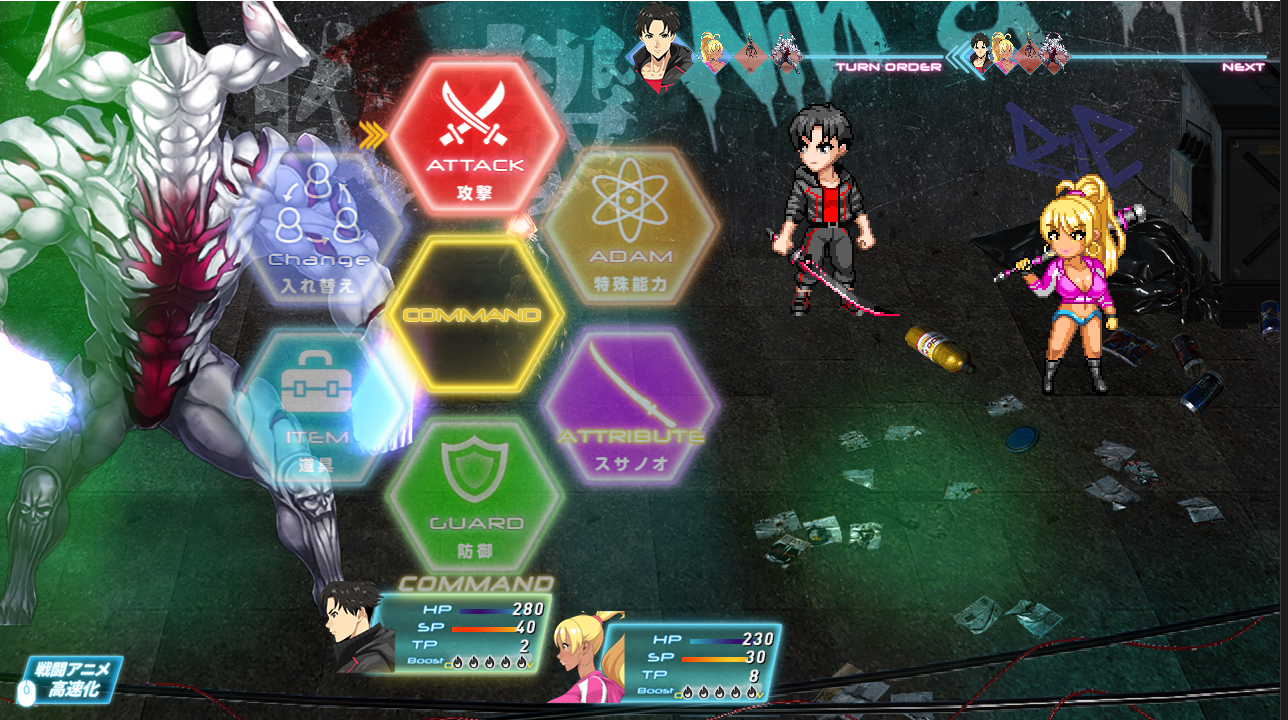Screen dimensions: 1288x720
Task: Select the red ATTACK command hexagon
Action: [x=475, y=135]
